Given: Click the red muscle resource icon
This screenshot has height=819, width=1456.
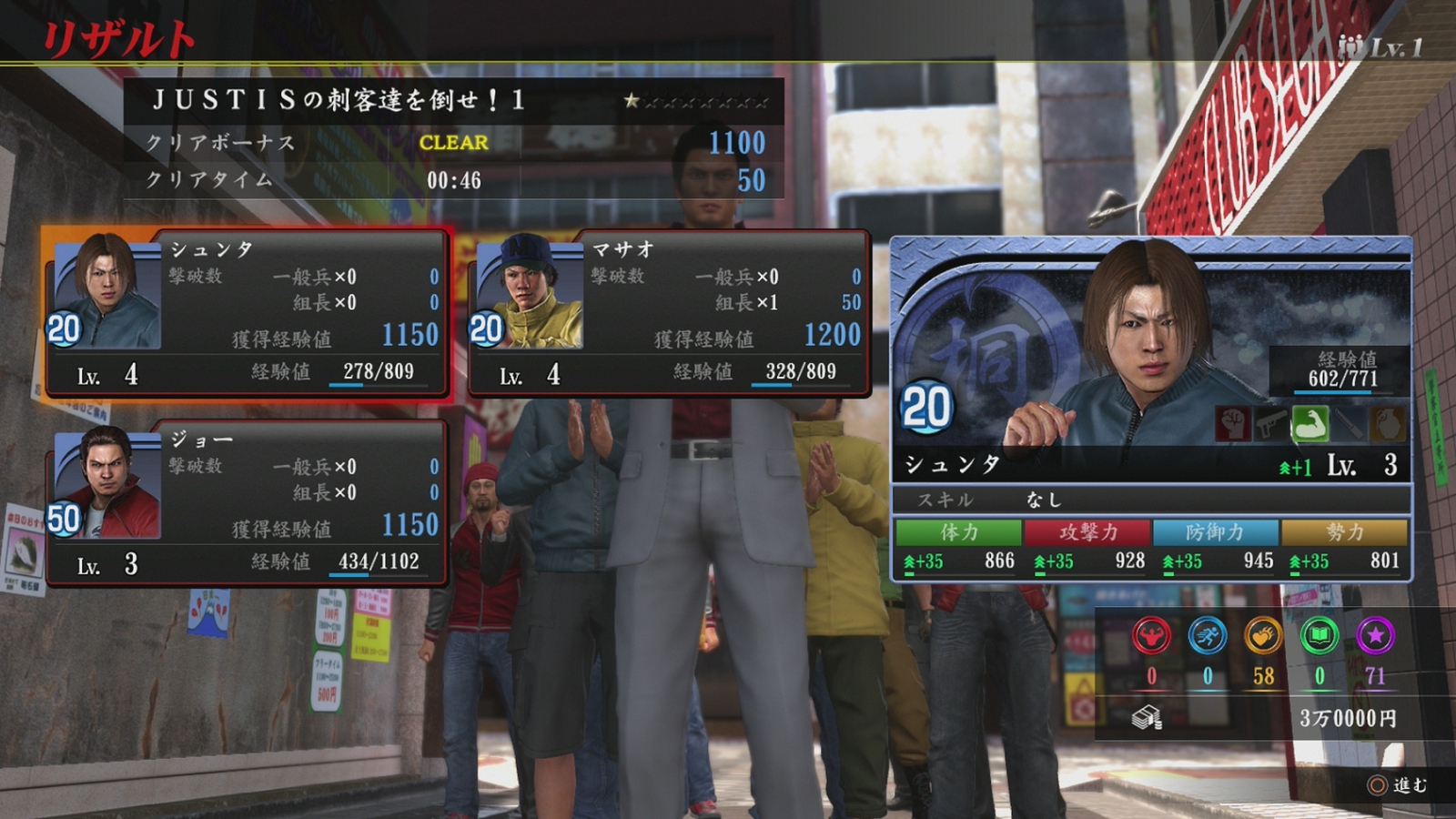Looking at the screenshot, I should [1151, 636].
